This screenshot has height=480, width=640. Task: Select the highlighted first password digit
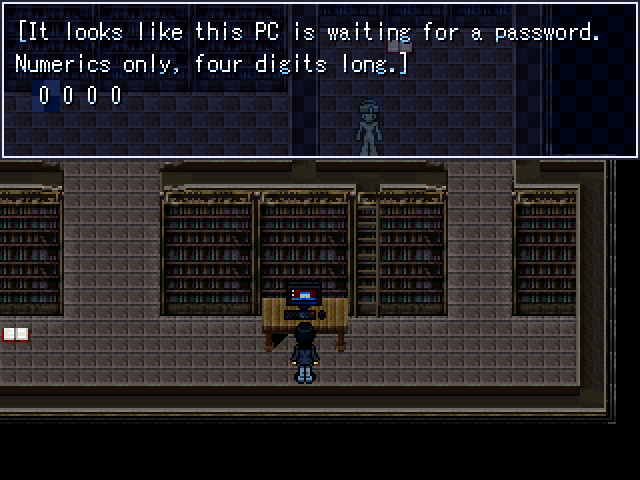pos(44,96)
